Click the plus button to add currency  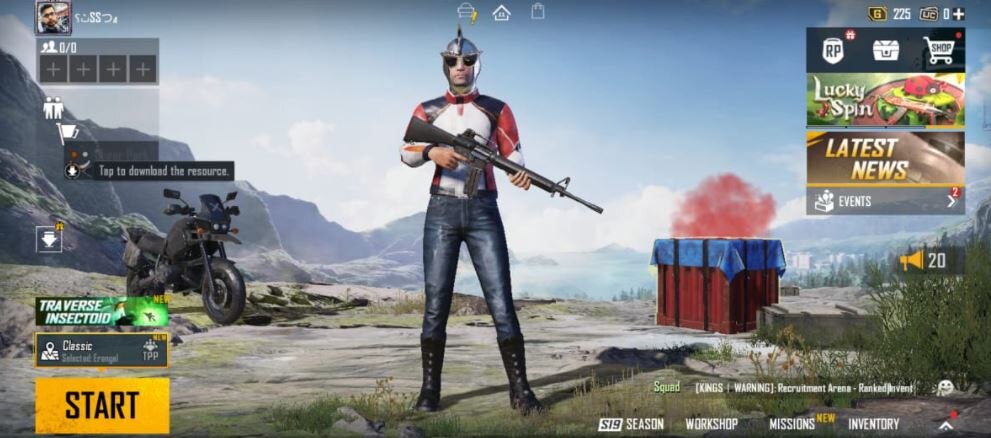958,14
